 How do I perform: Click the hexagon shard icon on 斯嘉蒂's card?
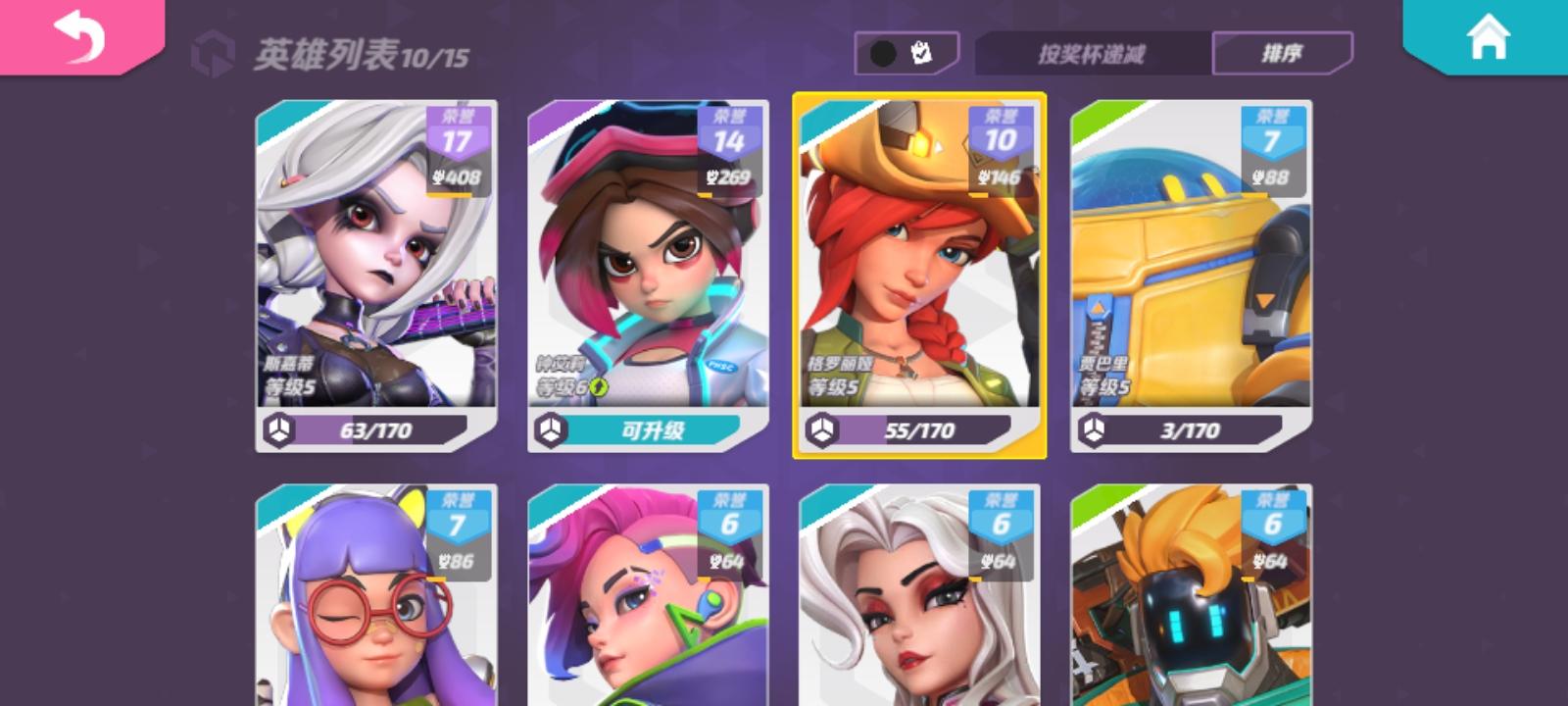pos(279,429)
